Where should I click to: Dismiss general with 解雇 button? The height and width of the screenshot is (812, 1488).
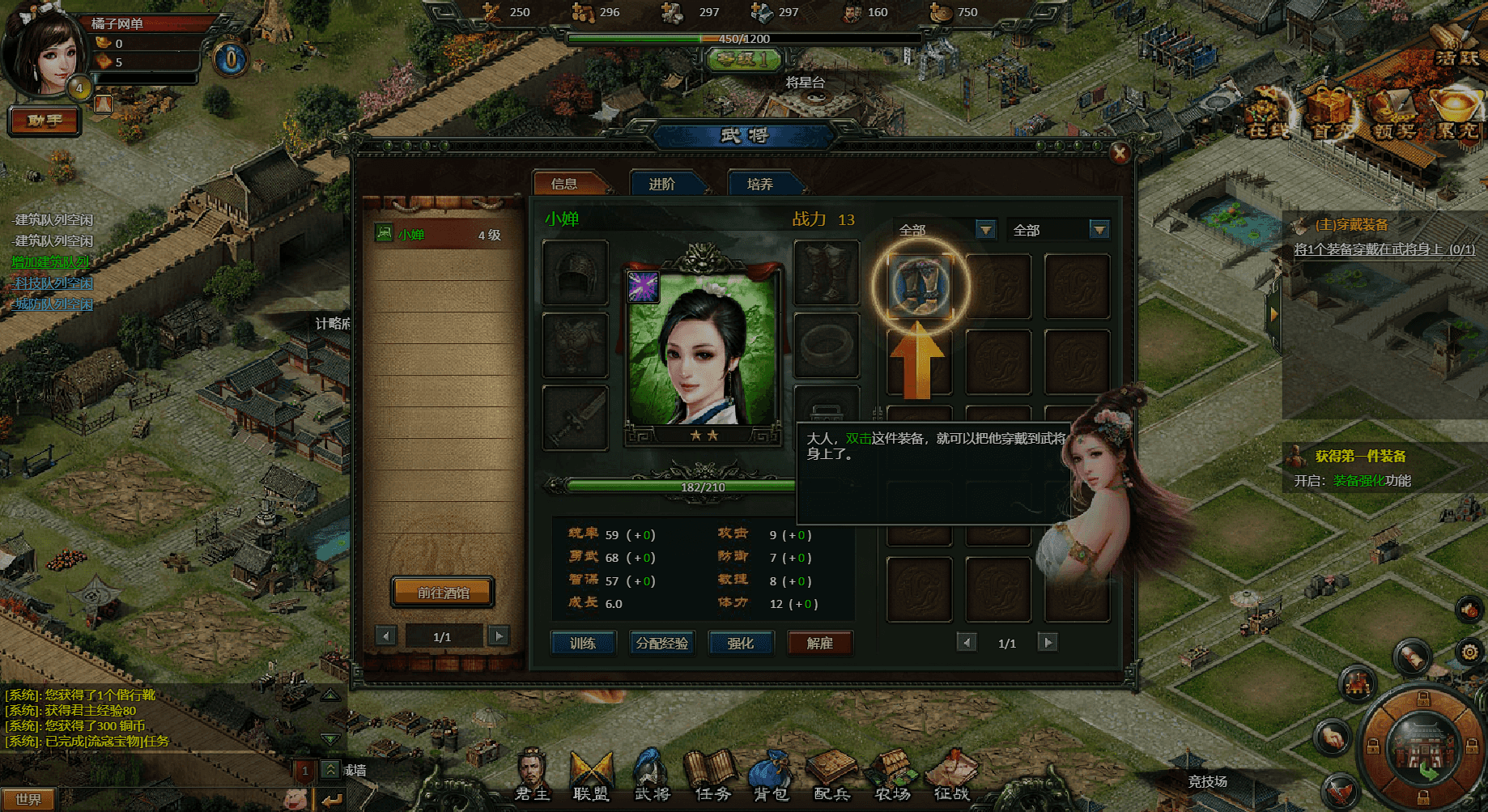tap(819, 643)
